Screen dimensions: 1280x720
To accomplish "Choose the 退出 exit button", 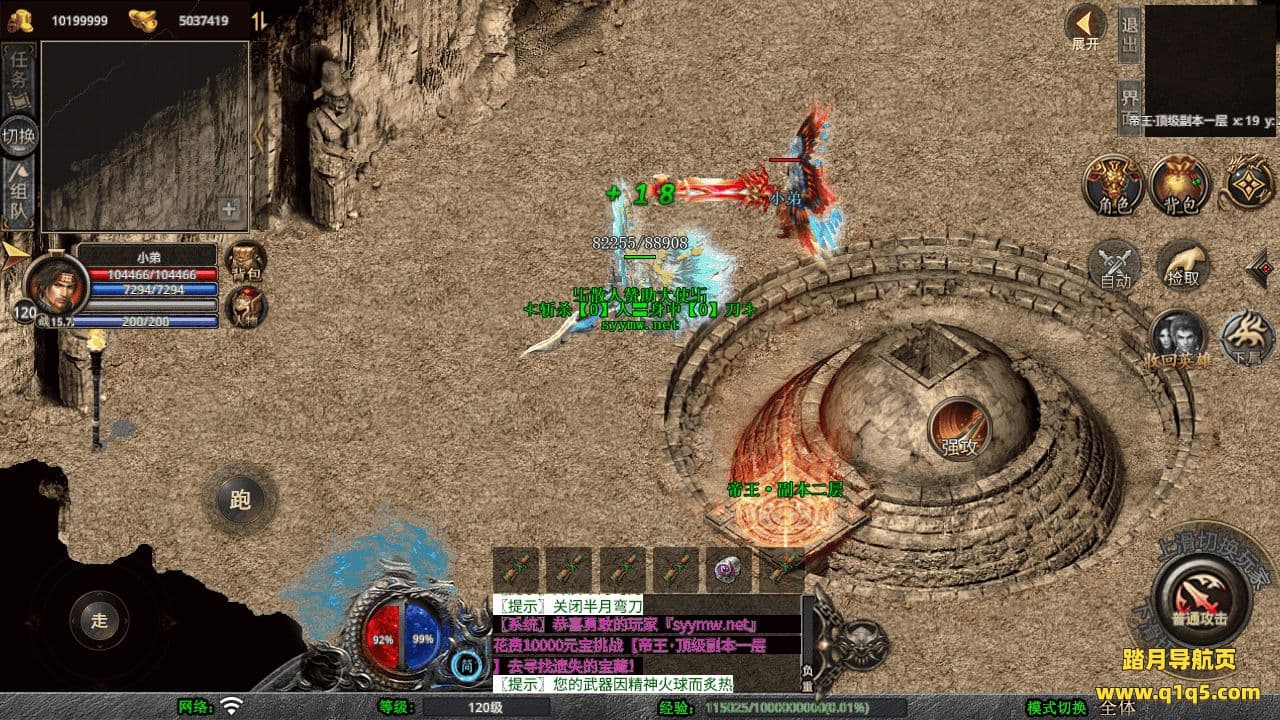I will pos(1129,34).
